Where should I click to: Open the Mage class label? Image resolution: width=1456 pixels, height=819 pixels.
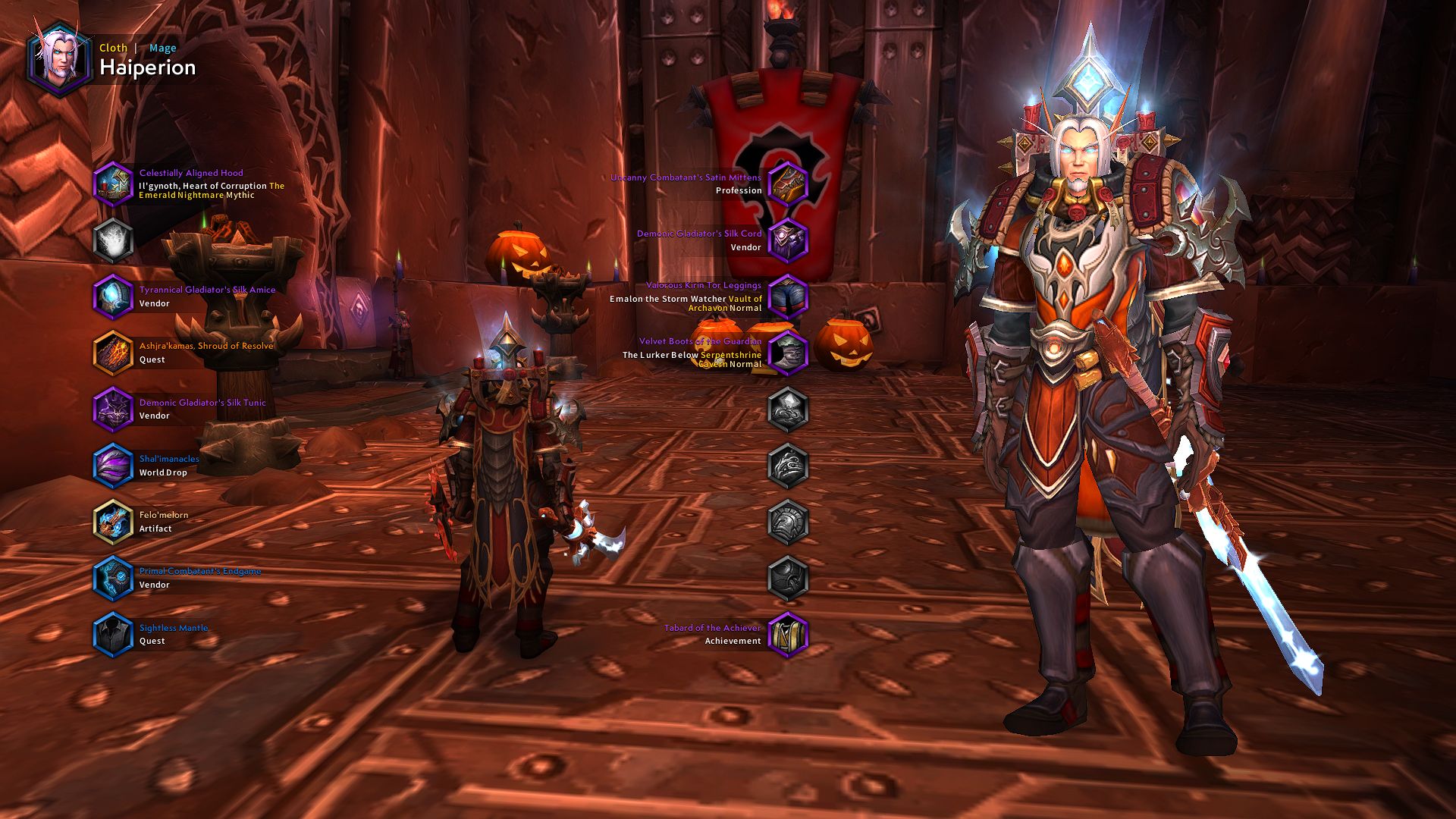coord(163,48)
